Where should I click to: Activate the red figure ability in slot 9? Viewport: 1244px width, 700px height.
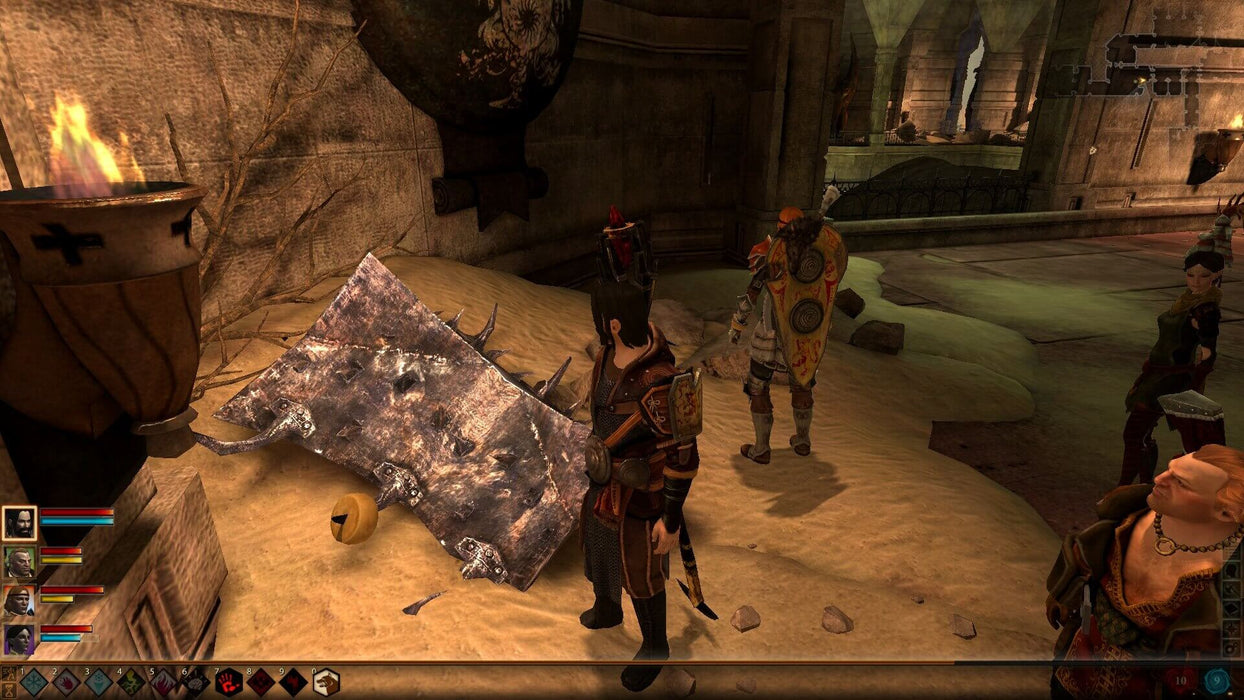click(293, 682)
